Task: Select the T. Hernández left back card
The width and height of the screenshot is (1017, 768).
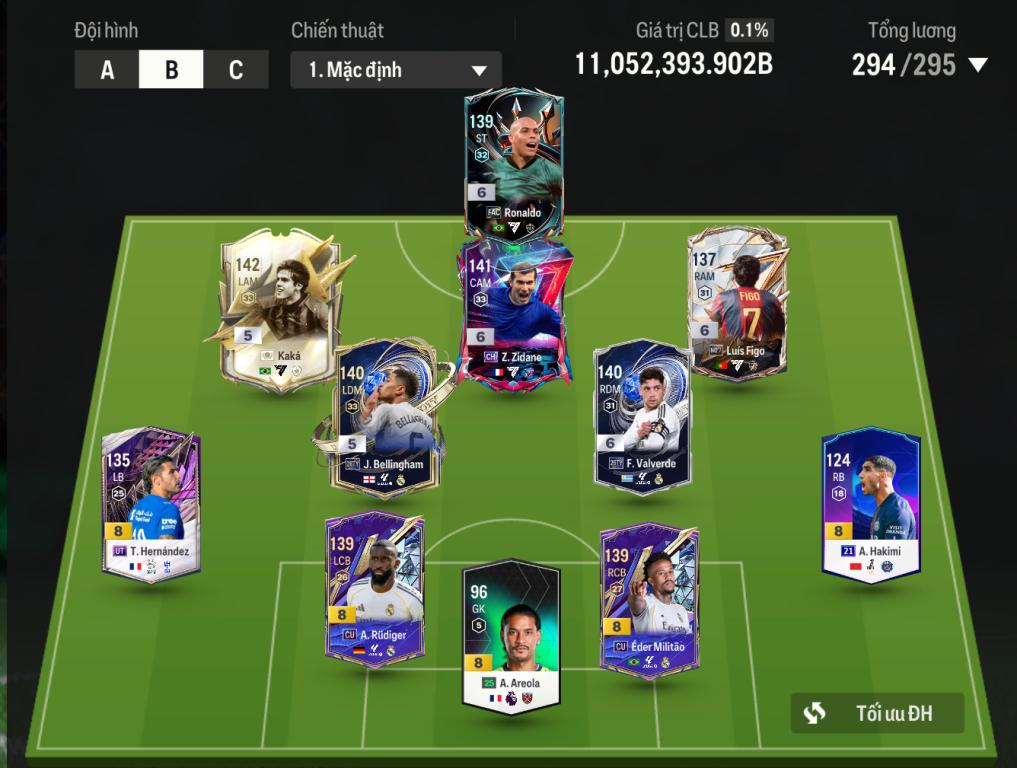Action: (x=152, y=503)
